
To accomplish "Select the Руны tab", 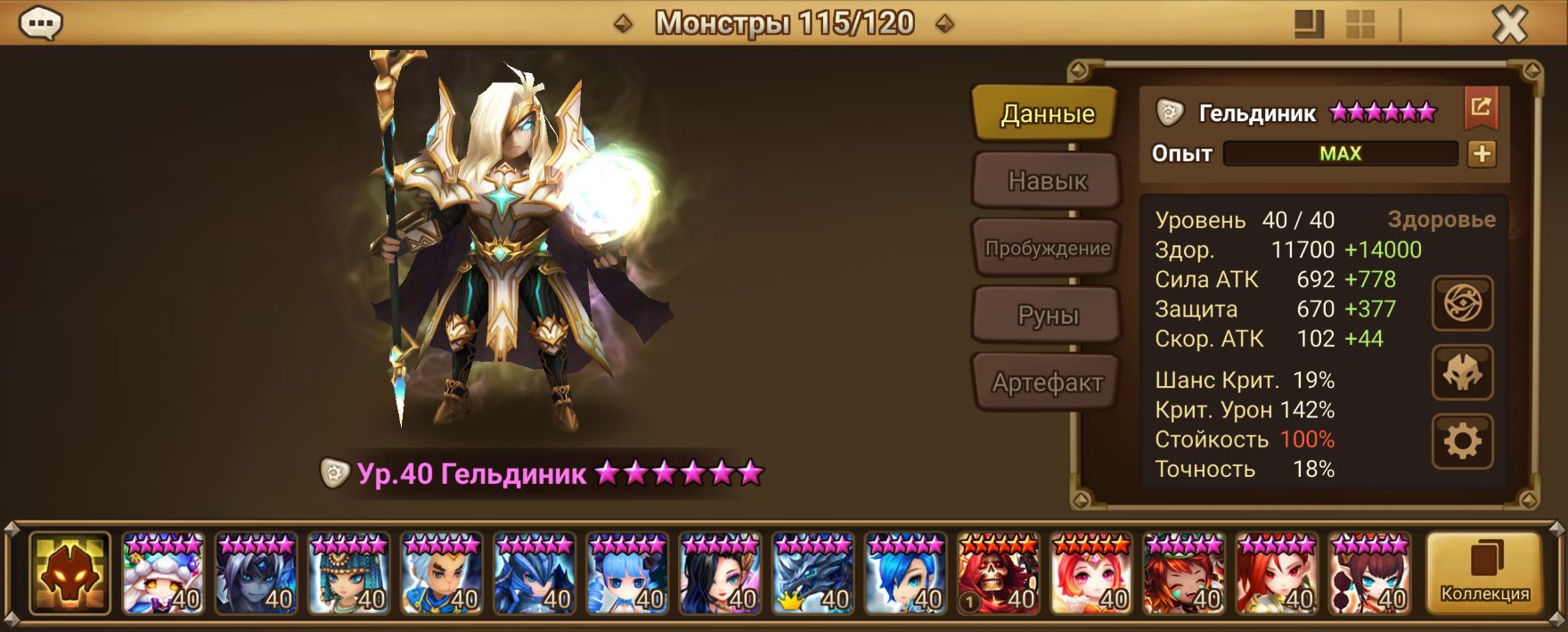I will tap(1047, 316).
